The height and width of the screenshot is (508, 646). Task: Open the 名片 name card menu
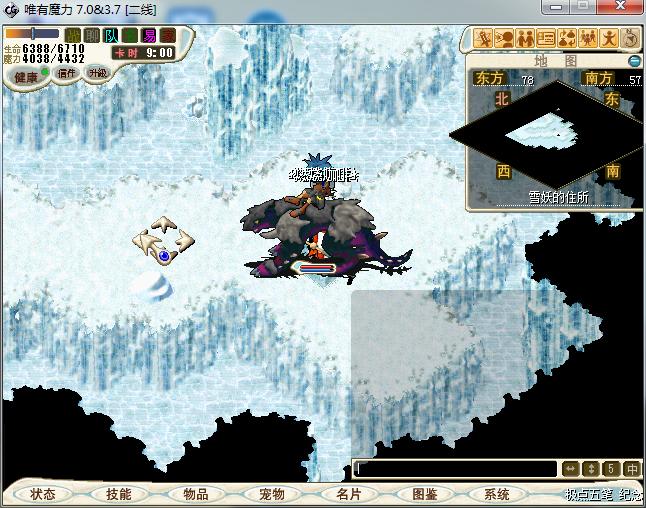[x=347, y=494]
